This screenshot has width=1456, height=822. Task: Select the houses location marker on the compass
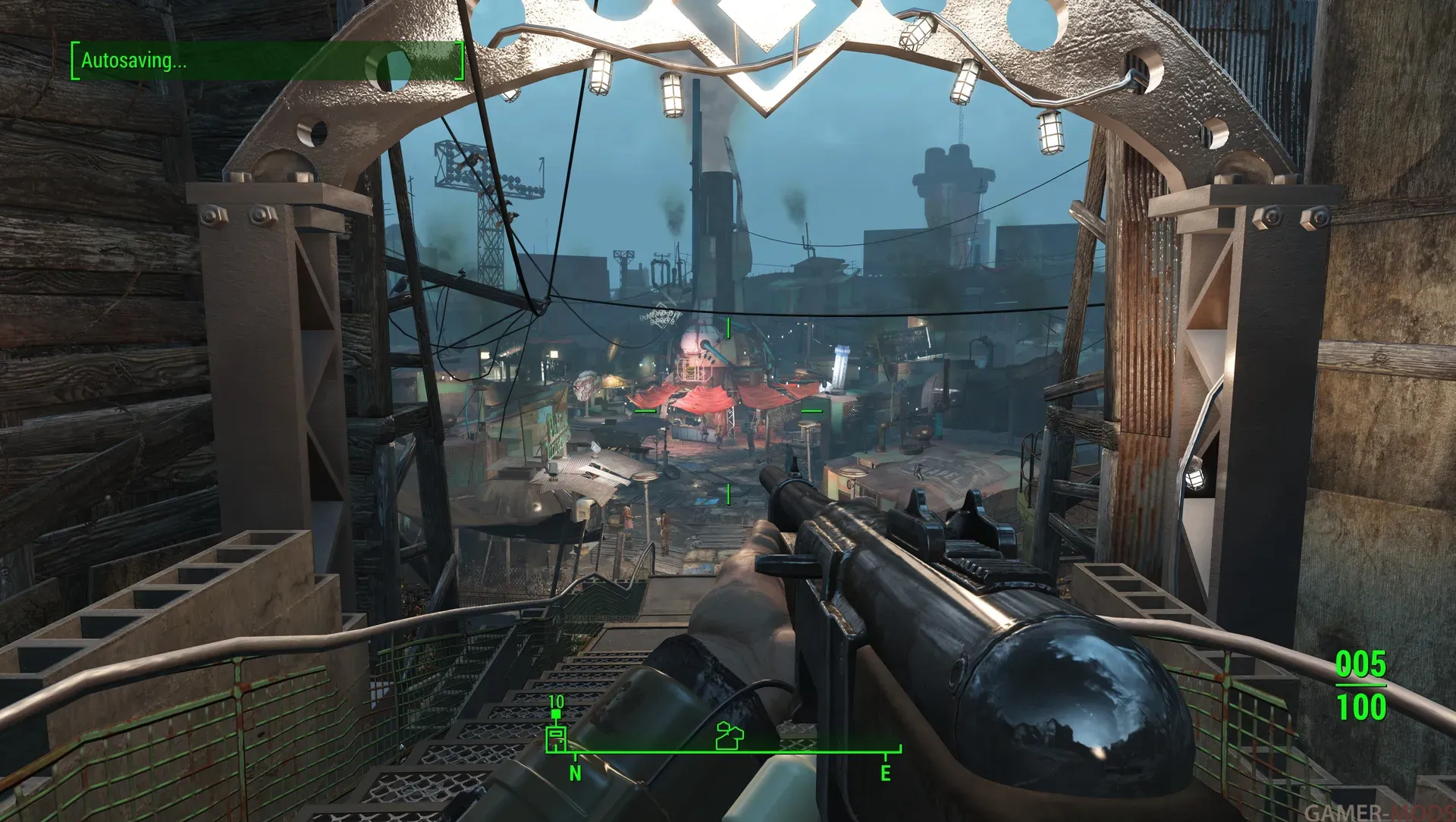pos(730,736)
